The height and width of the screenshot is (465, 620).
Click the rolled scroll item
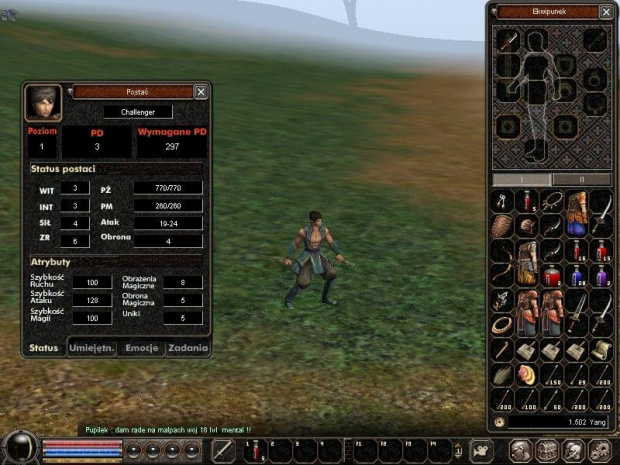click(x=602, y=348)
